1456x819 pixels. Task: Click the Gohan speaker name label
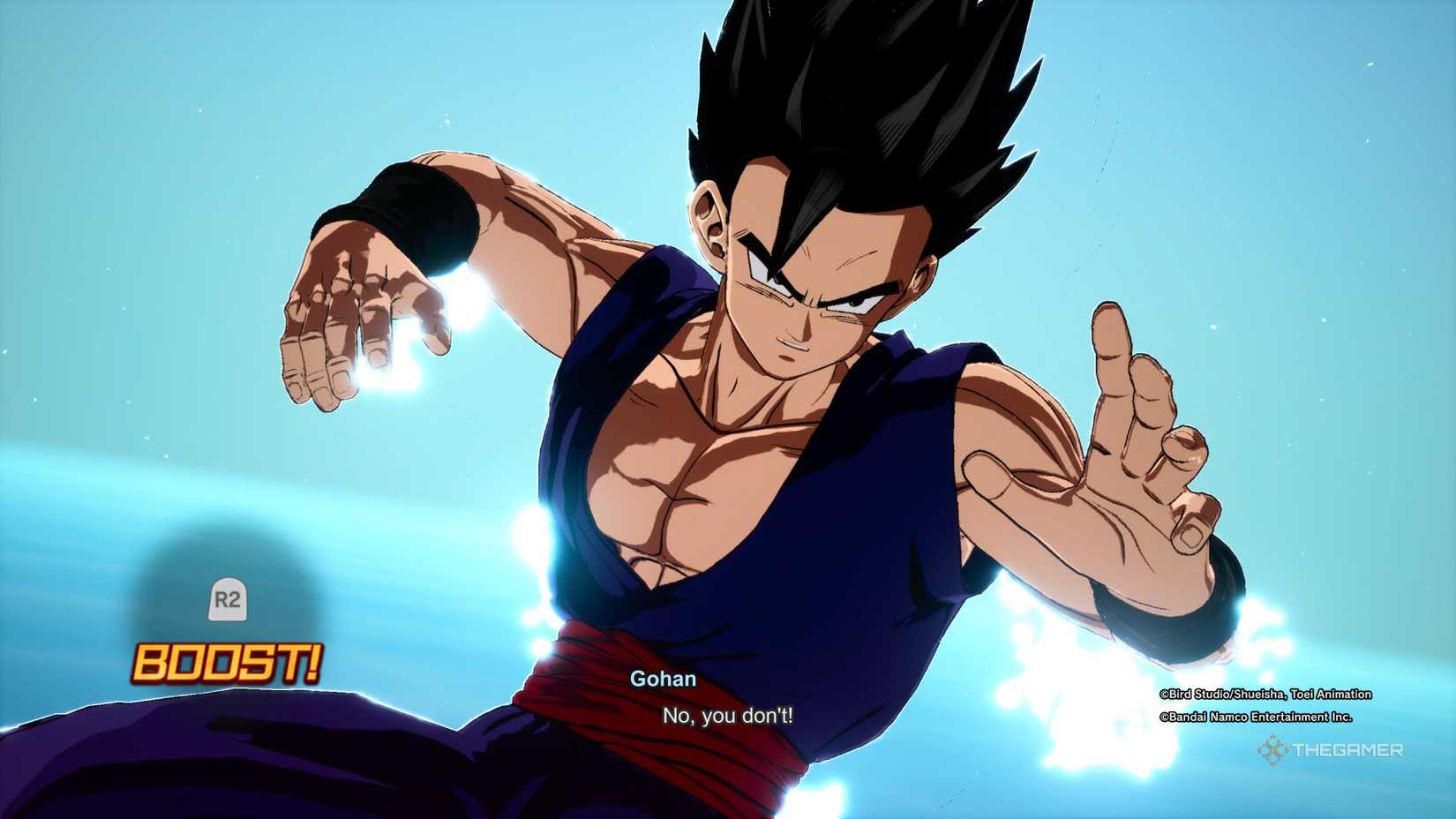pyautogui.click(x=662, y=680)
